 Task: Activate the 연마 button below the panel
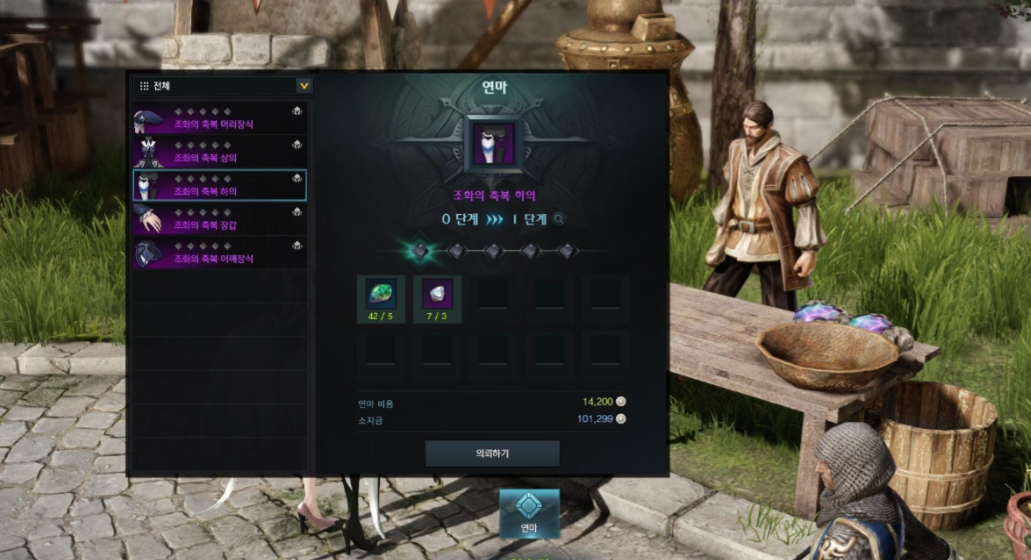pos(529,513)
